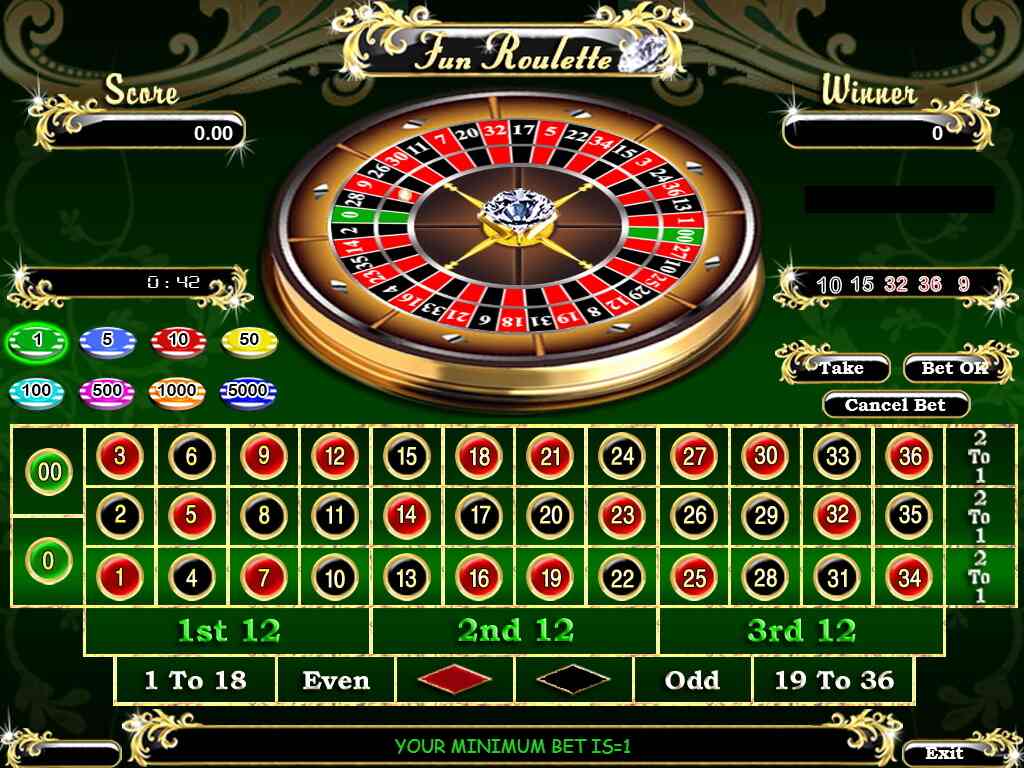Image resolution: width=1024 pixels, height=768 pixels.
Task: Bet on the 3rd 12 dozen
Action: [801, 631]
